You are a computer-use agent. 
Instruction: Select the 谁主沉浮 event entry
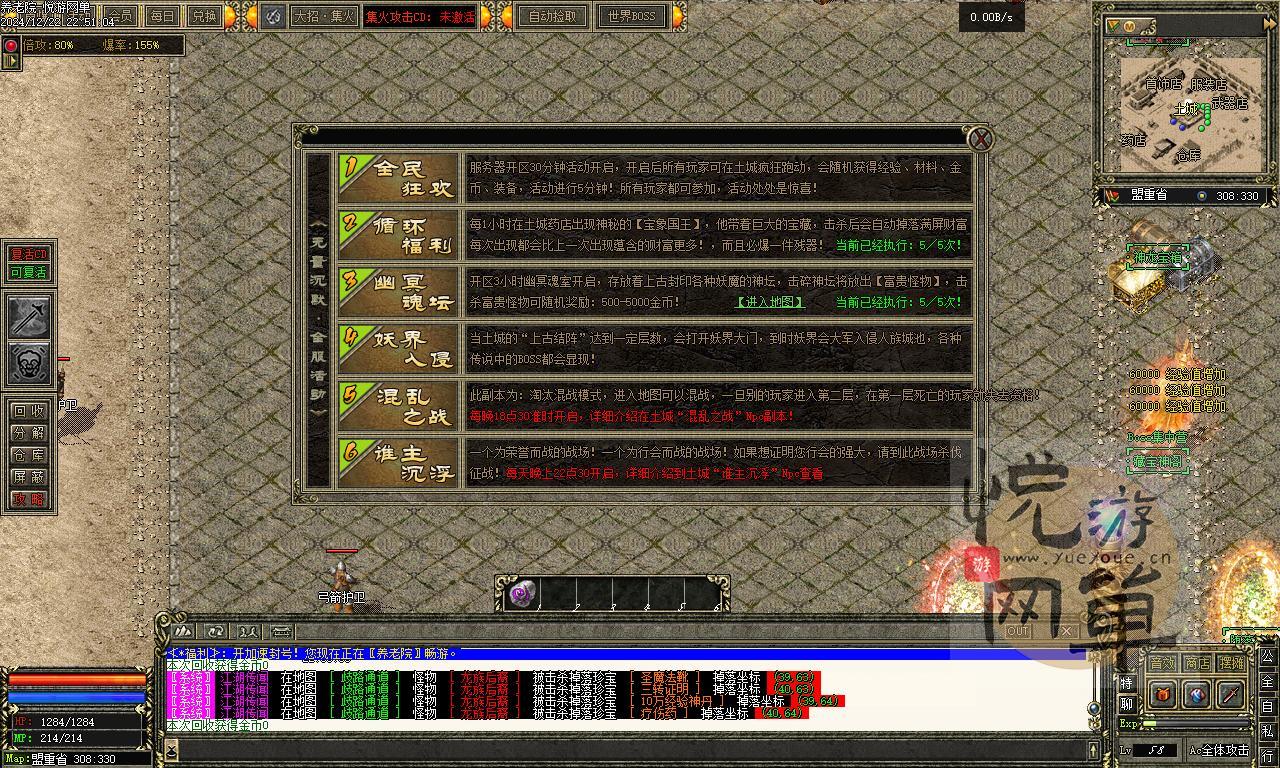tap(399, 463)
